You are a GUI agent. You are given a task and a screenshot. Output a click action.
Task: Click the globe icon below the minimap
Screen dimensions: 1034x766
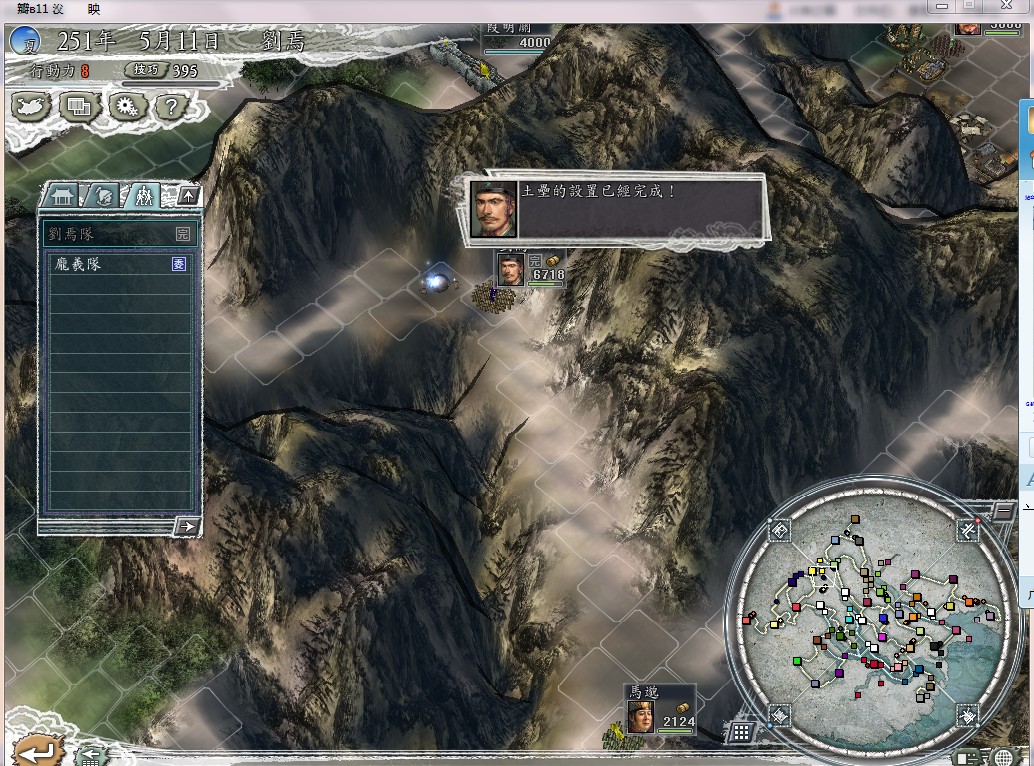[x=1003, y=757]
